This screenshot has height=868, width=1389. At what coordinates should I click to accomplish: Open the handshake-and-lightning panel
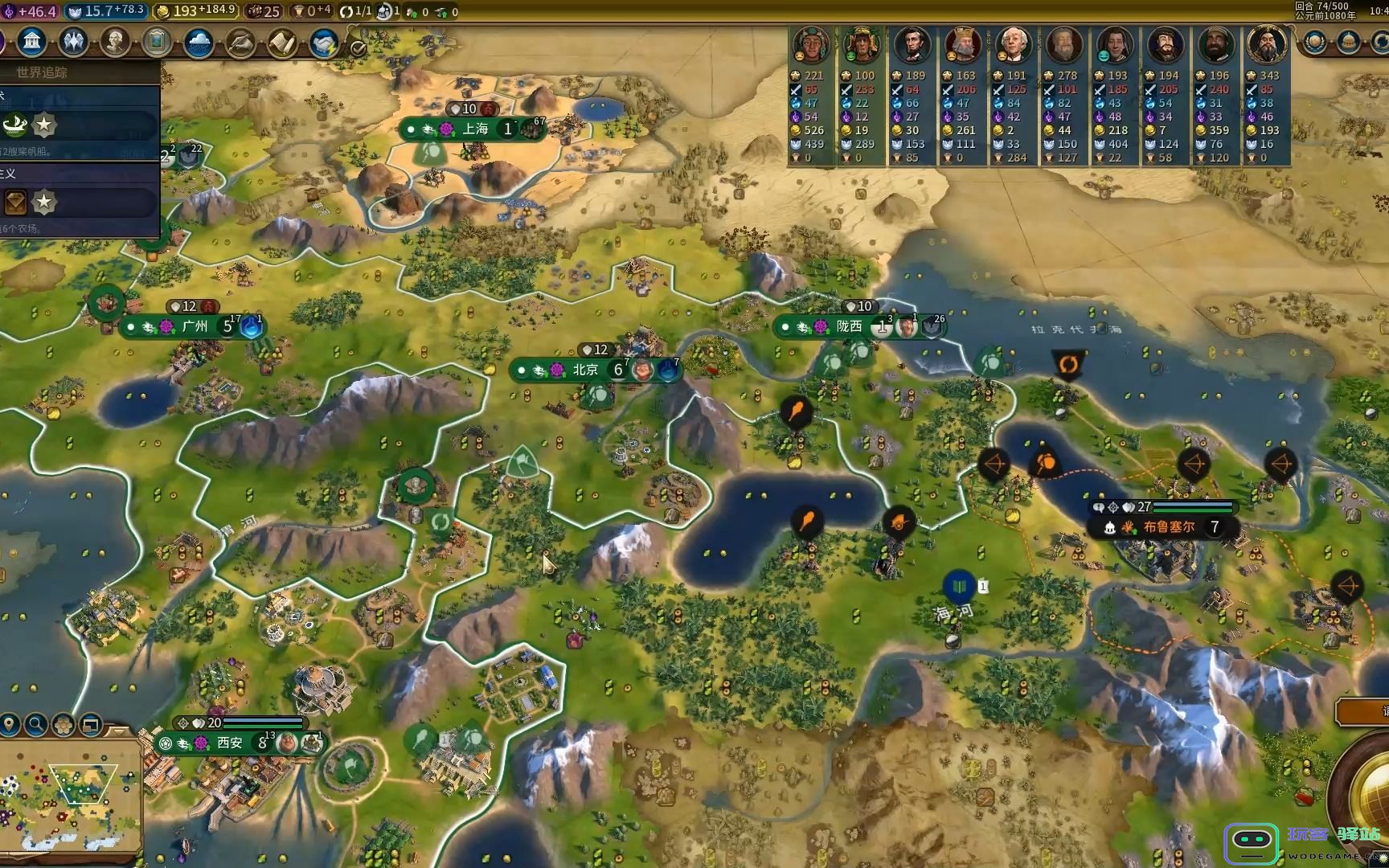click(325, 43)
